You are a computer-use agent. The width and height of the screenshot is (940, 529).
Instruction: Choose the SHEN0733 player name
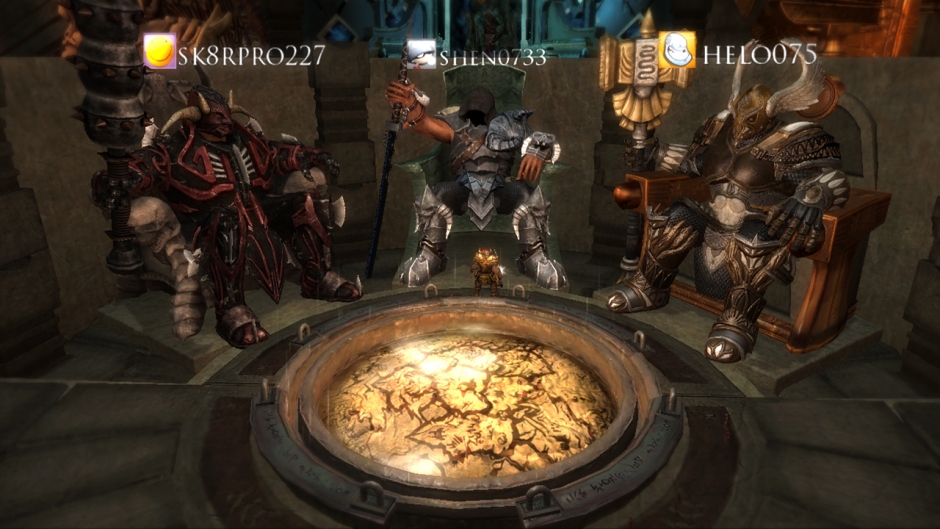(493, 57)
